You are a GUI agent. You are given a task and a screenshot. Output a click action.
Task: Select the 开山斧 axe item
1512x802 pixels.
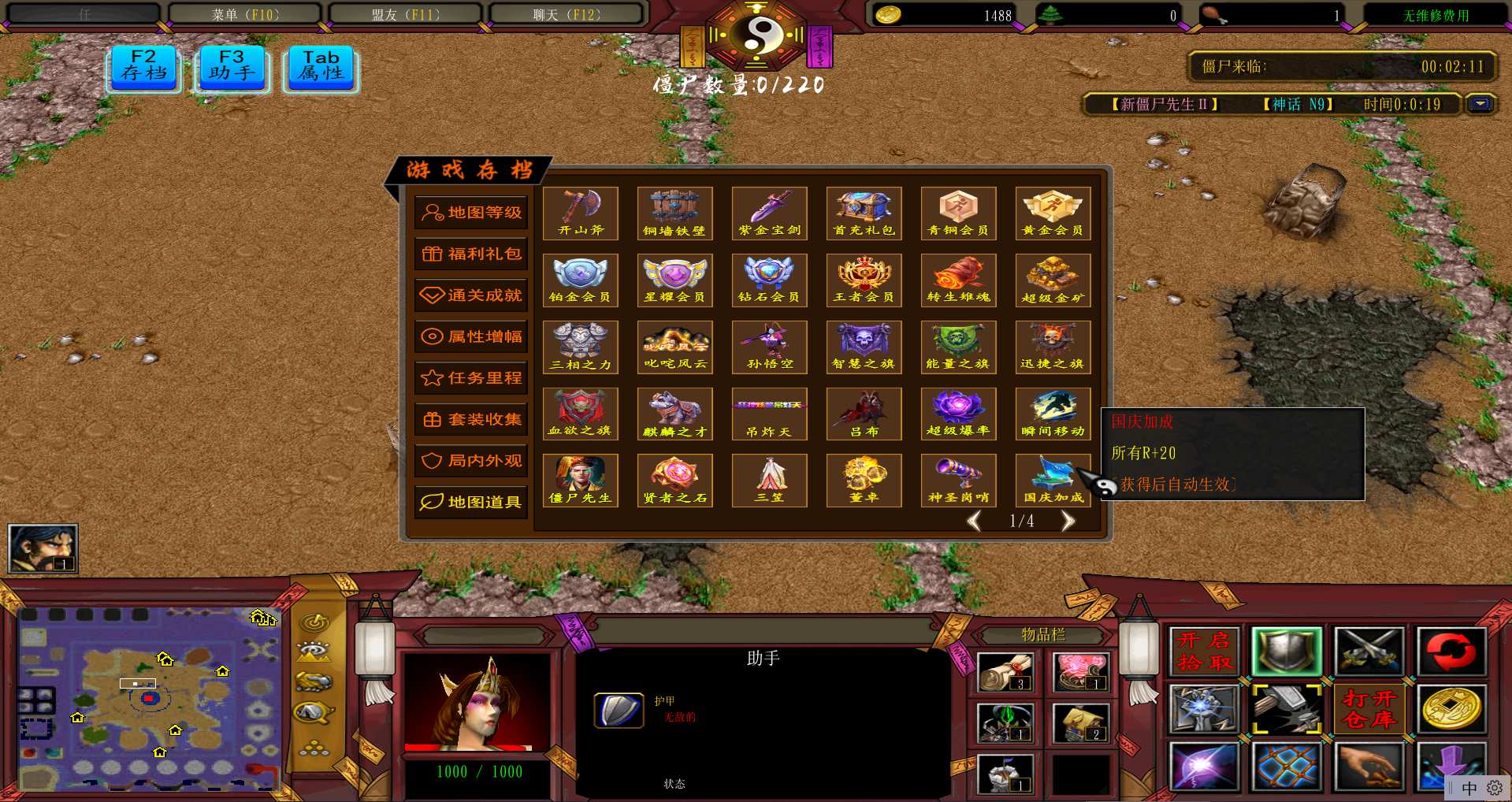[x=581, y=213]
